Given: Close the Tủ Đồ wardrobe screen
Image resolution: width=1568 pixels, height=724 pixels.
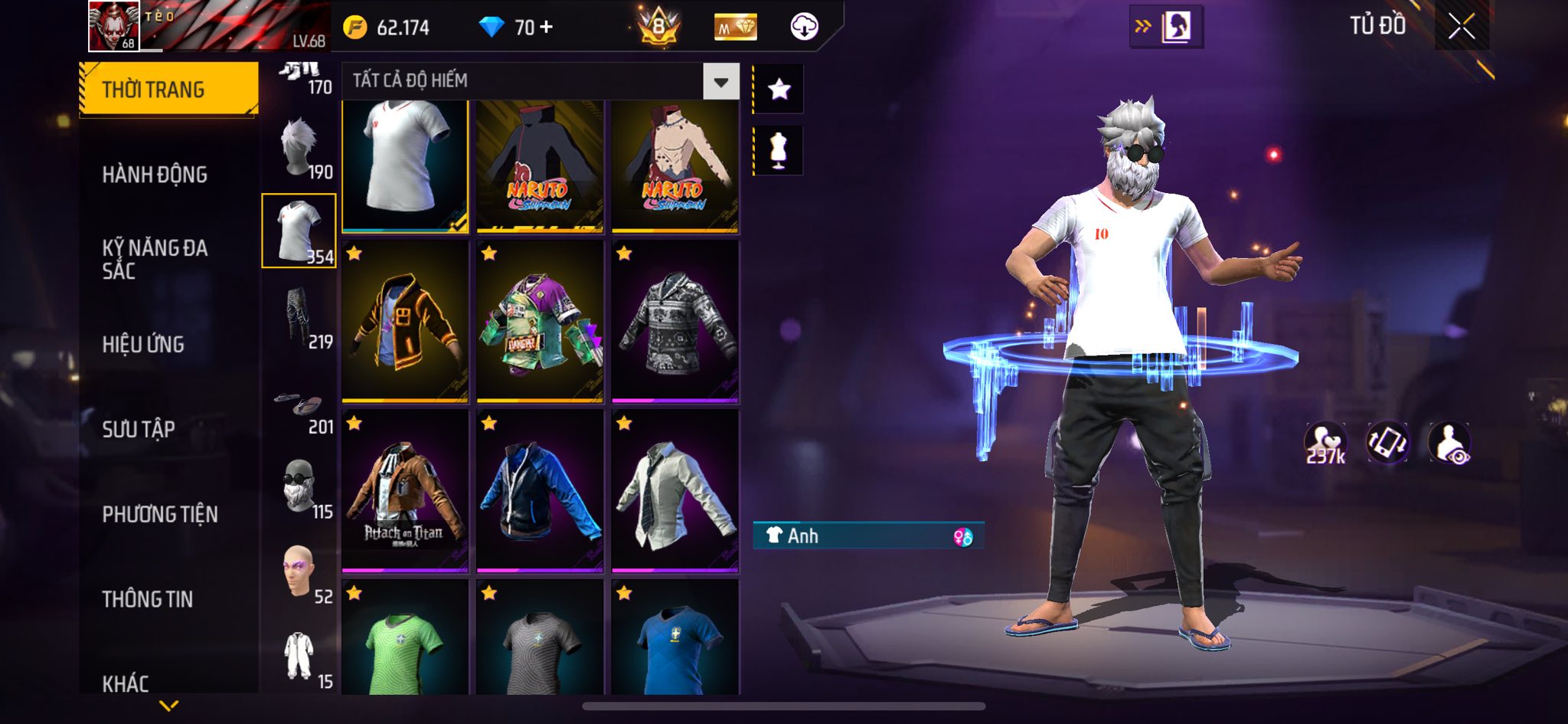Looking at the screenshot, I should (1461, 28).
